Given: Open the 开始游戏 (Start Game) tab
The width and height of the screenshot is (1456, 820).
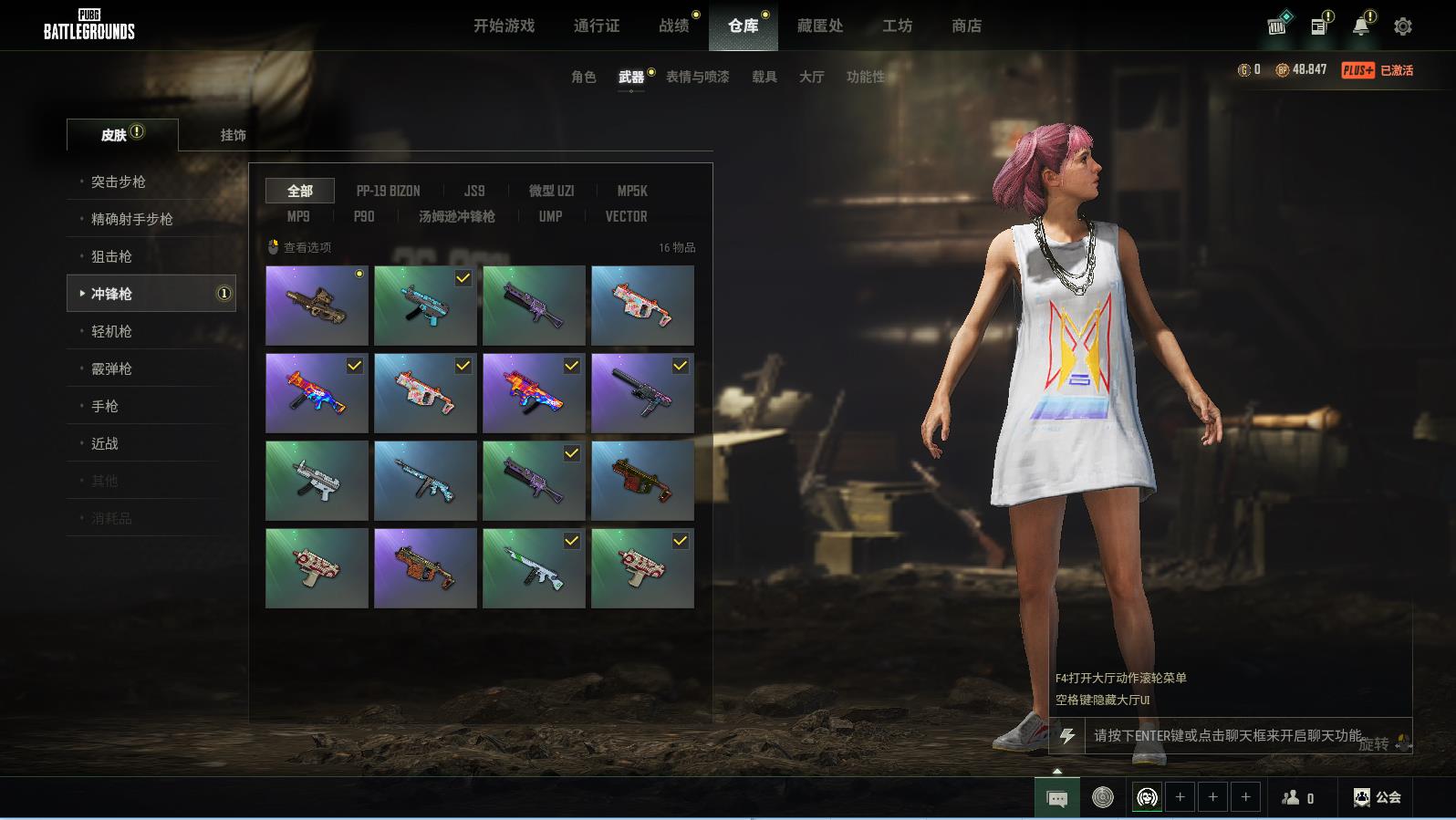Looking at the screenshot, I should tap(504, 26).
